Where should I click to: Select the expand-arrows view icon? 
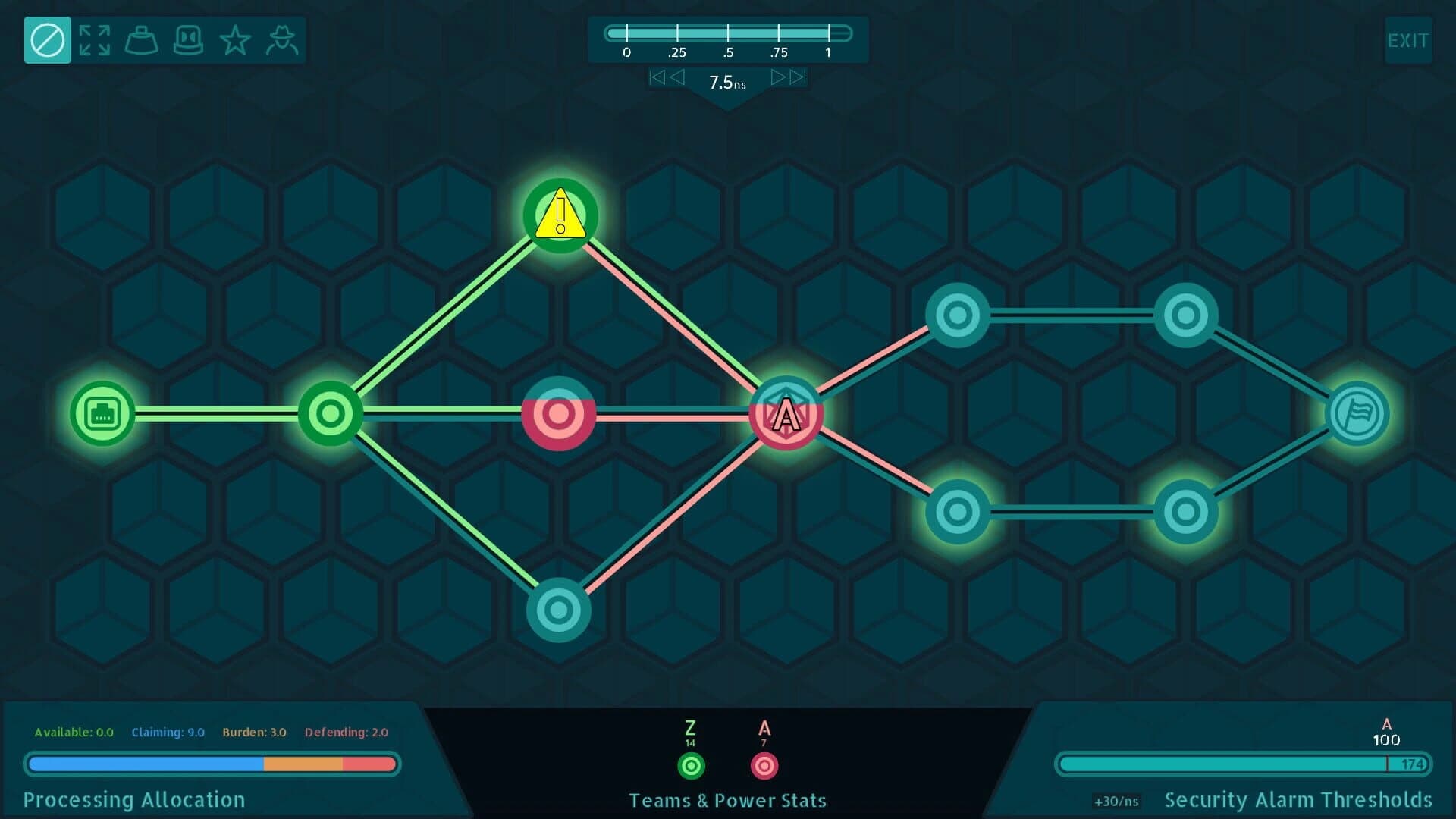tap(95, 39)
